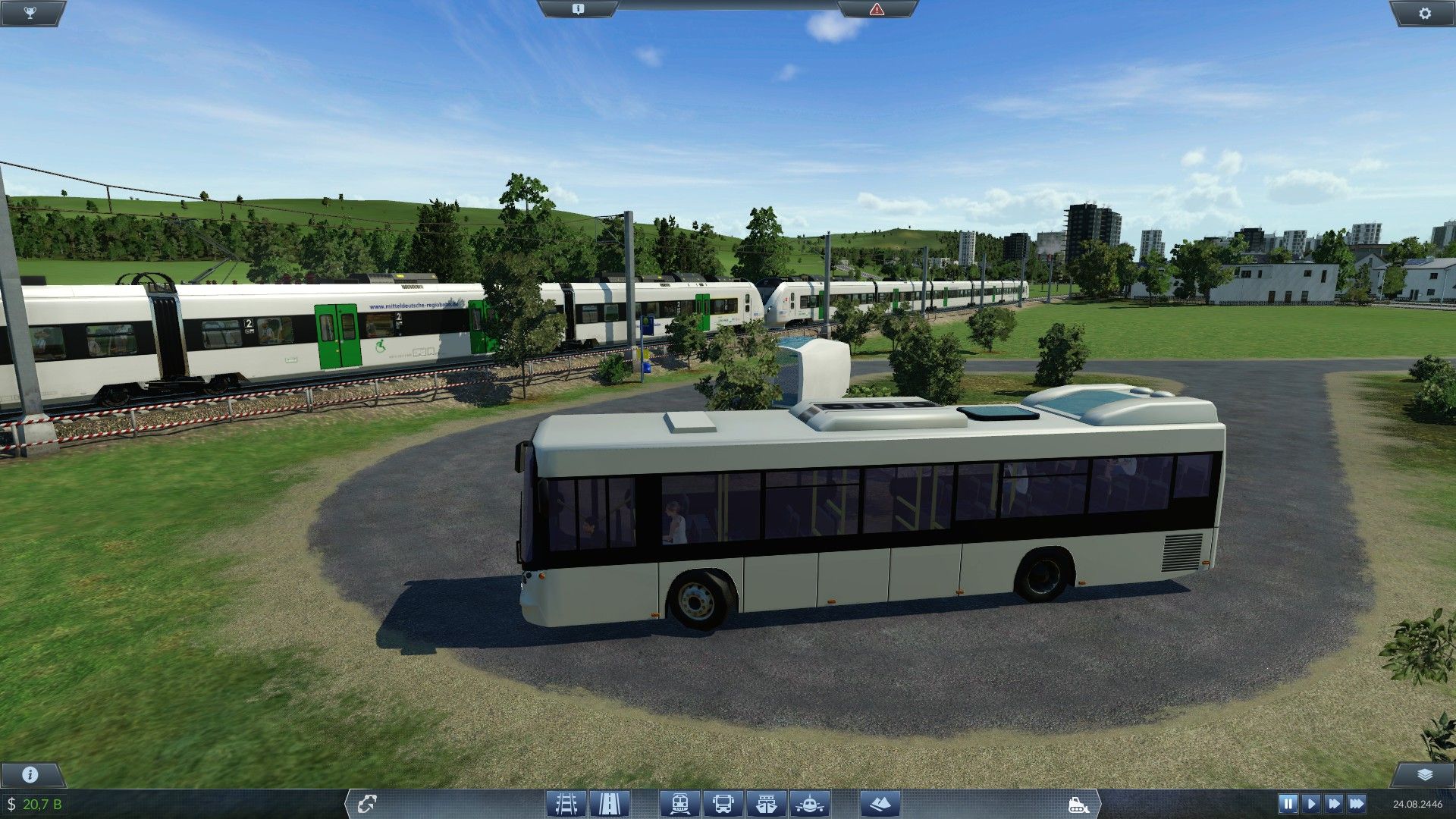1456x819 pixels.
Task: Set double fast-forward speed
Action: click(1334, 803)
